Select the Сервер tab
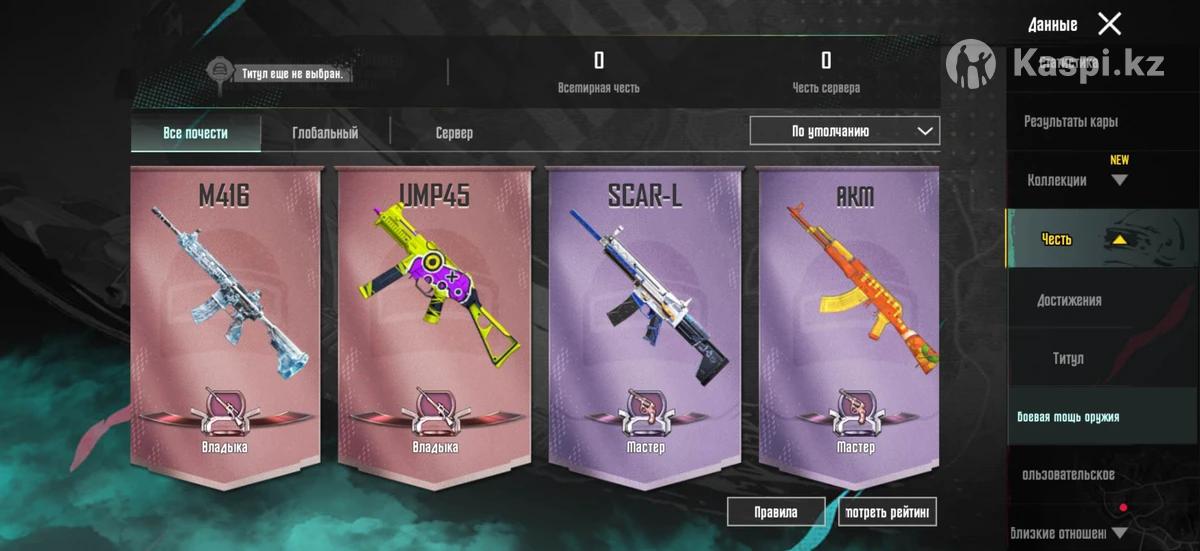 (x=454, y=133)
